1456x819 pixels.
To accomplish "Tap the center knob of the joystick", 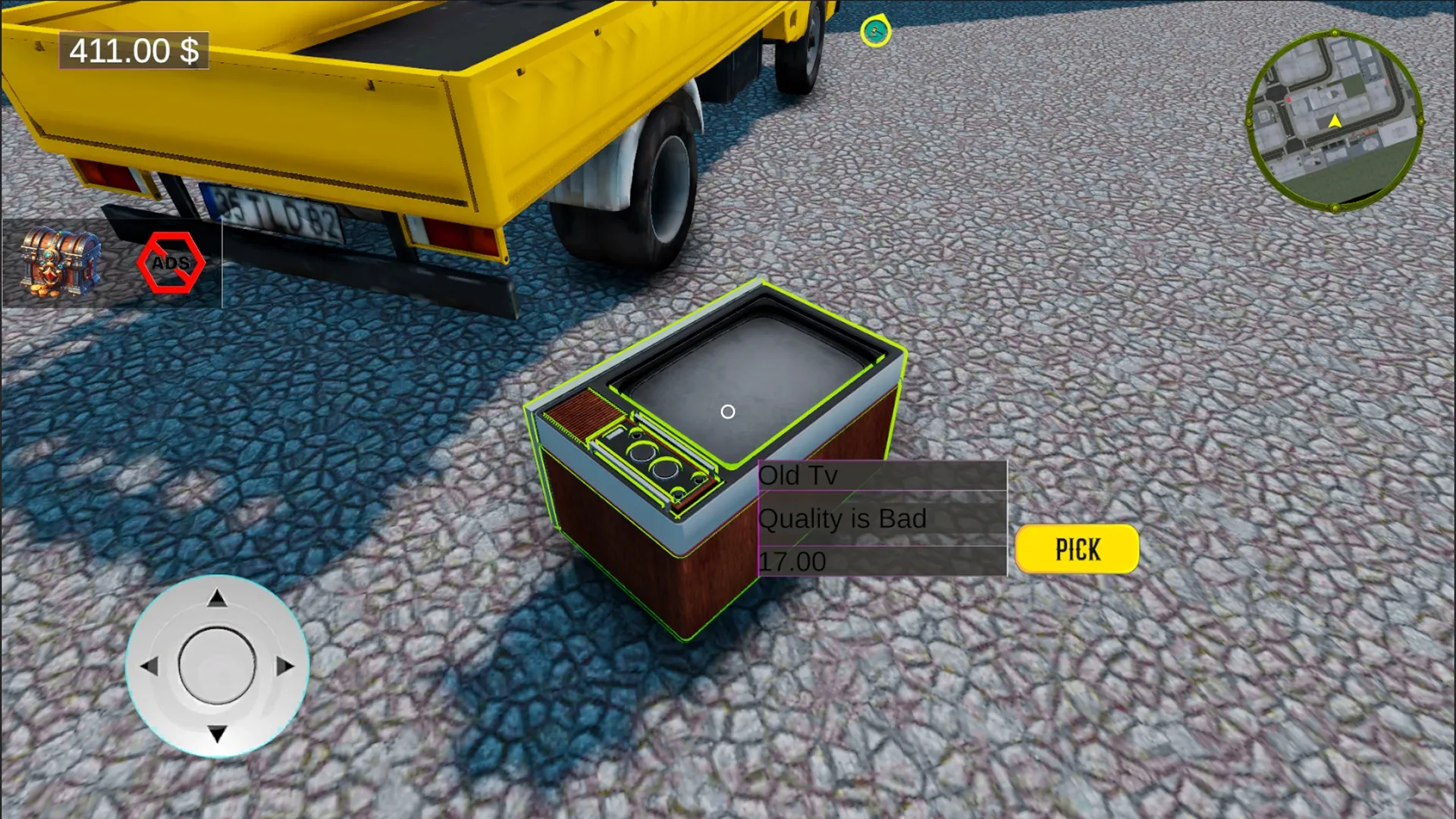I will click(217, 664).
